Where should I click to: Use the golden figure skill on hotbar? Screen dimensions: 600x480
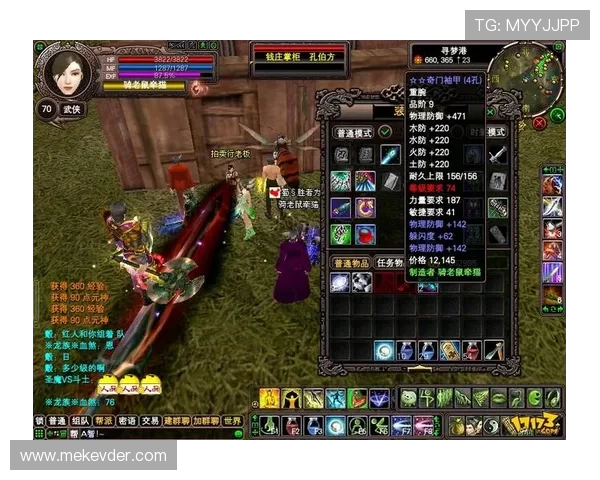pos(269,398)
